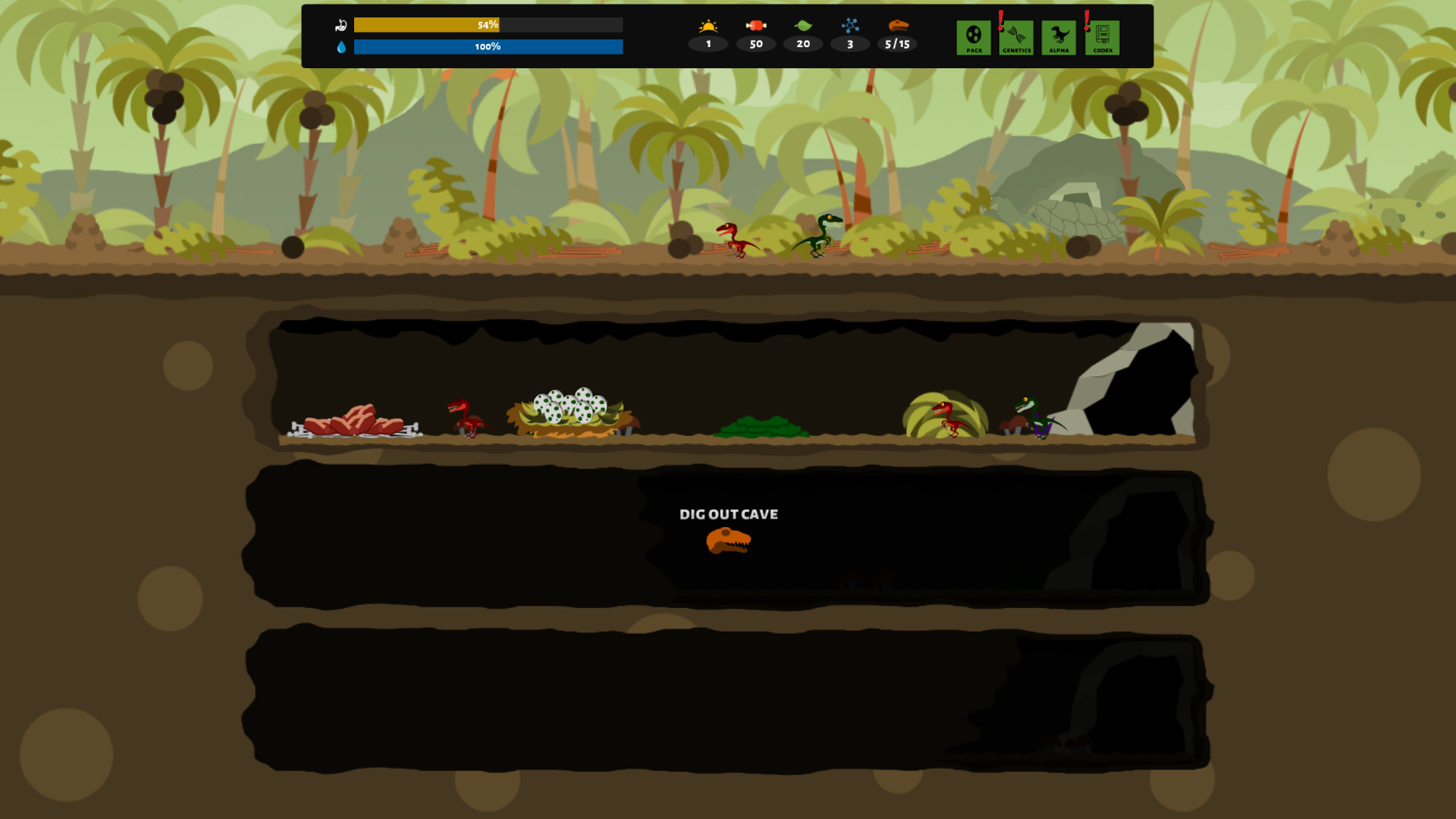View the ALPHA dinosaur screen
Viewport: 1456px width, 819px height.
click(x=1059, y=36)
